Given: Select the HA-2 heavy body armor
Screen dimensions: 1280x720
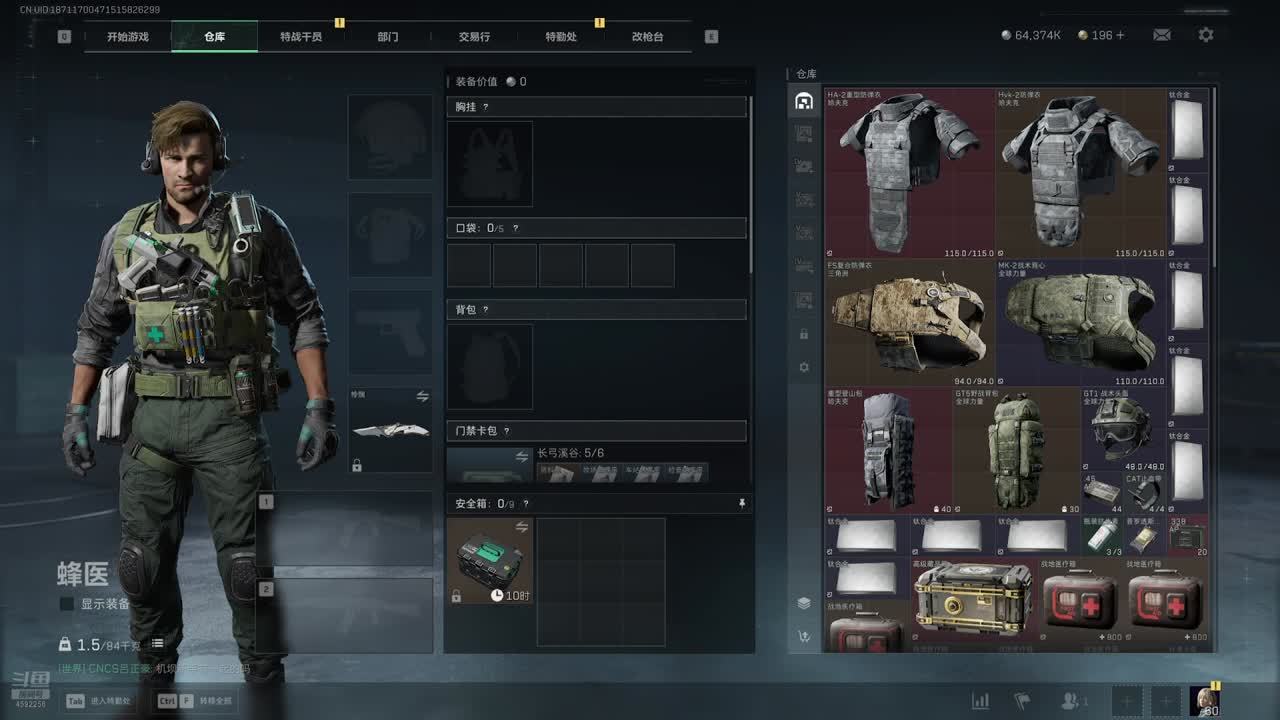Looking at the screenshot, I should [910, 173].
